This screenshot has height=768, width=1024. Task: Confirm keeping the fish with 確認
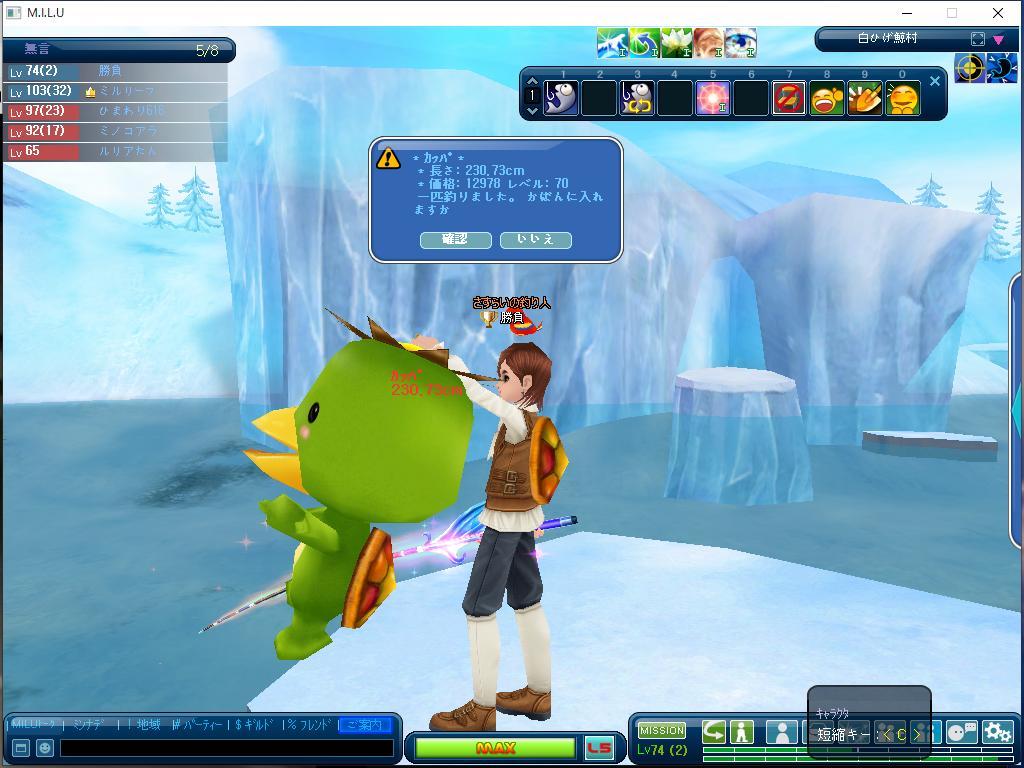[455, 240]
